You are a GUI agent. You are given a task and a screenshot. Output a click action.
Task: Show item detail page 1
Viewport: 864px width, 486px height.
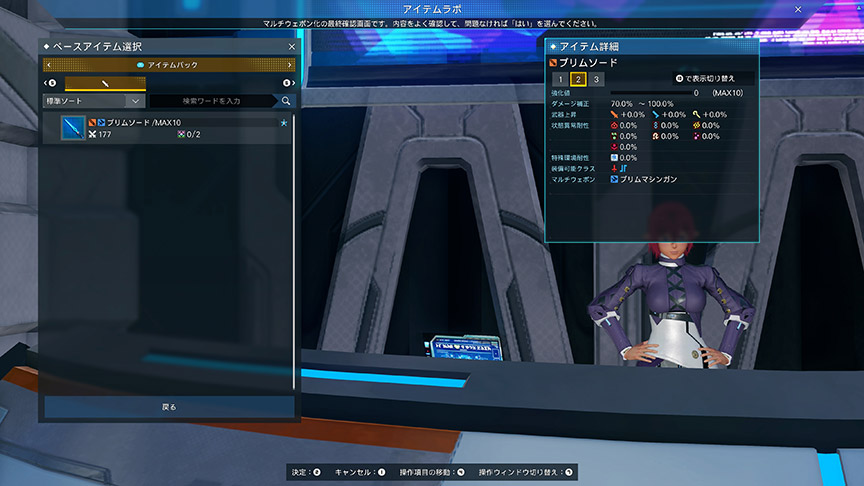click(561, 79)
